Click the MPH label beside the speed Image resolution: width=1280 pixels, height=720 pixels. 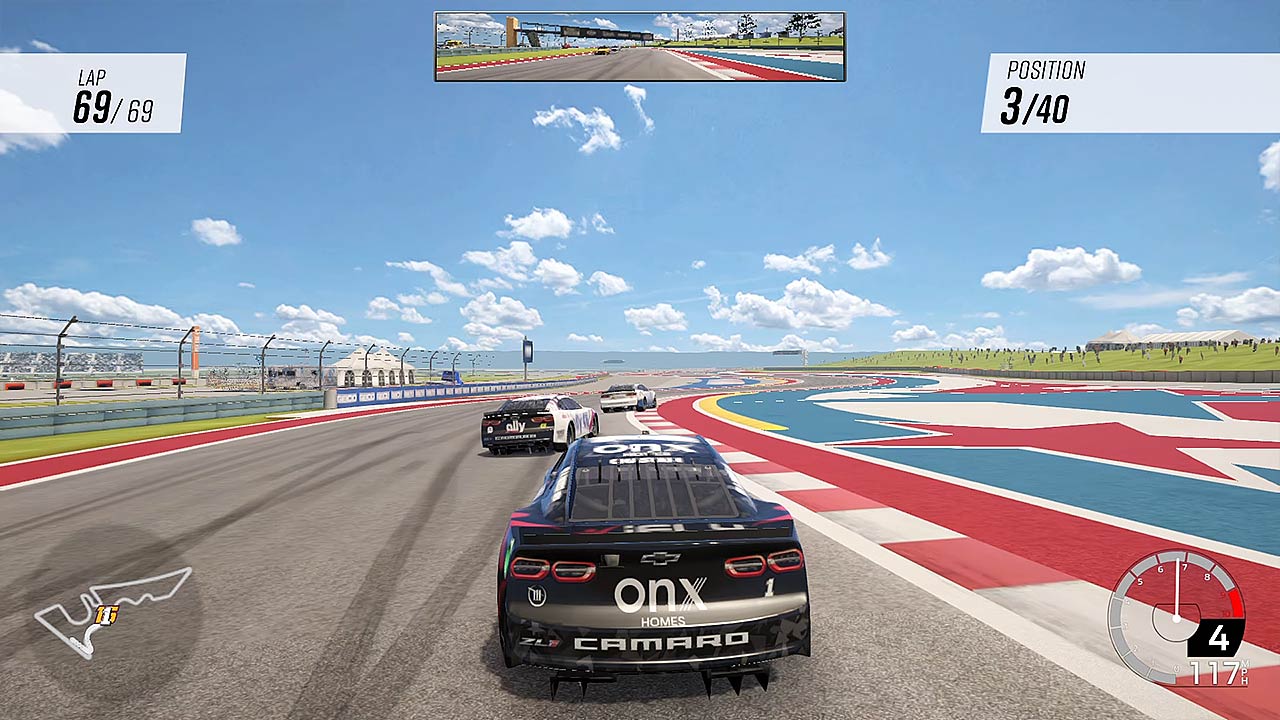pyautogui.click(x=1244, y=672)
